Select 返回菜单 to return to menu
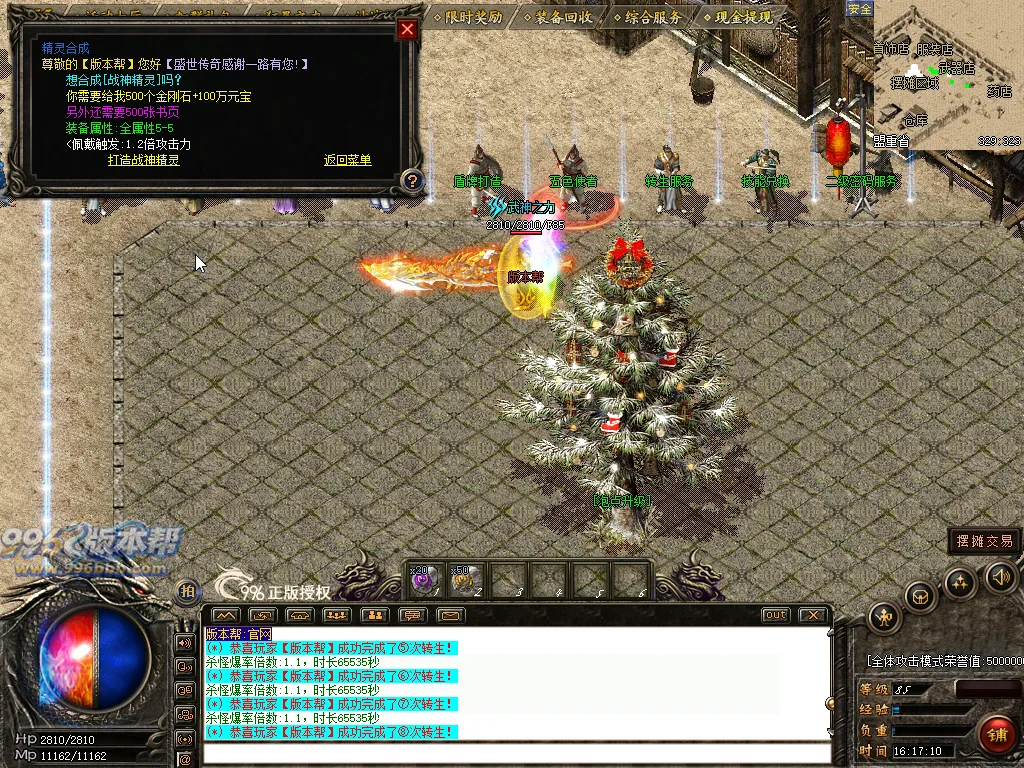 click(347, 160)
